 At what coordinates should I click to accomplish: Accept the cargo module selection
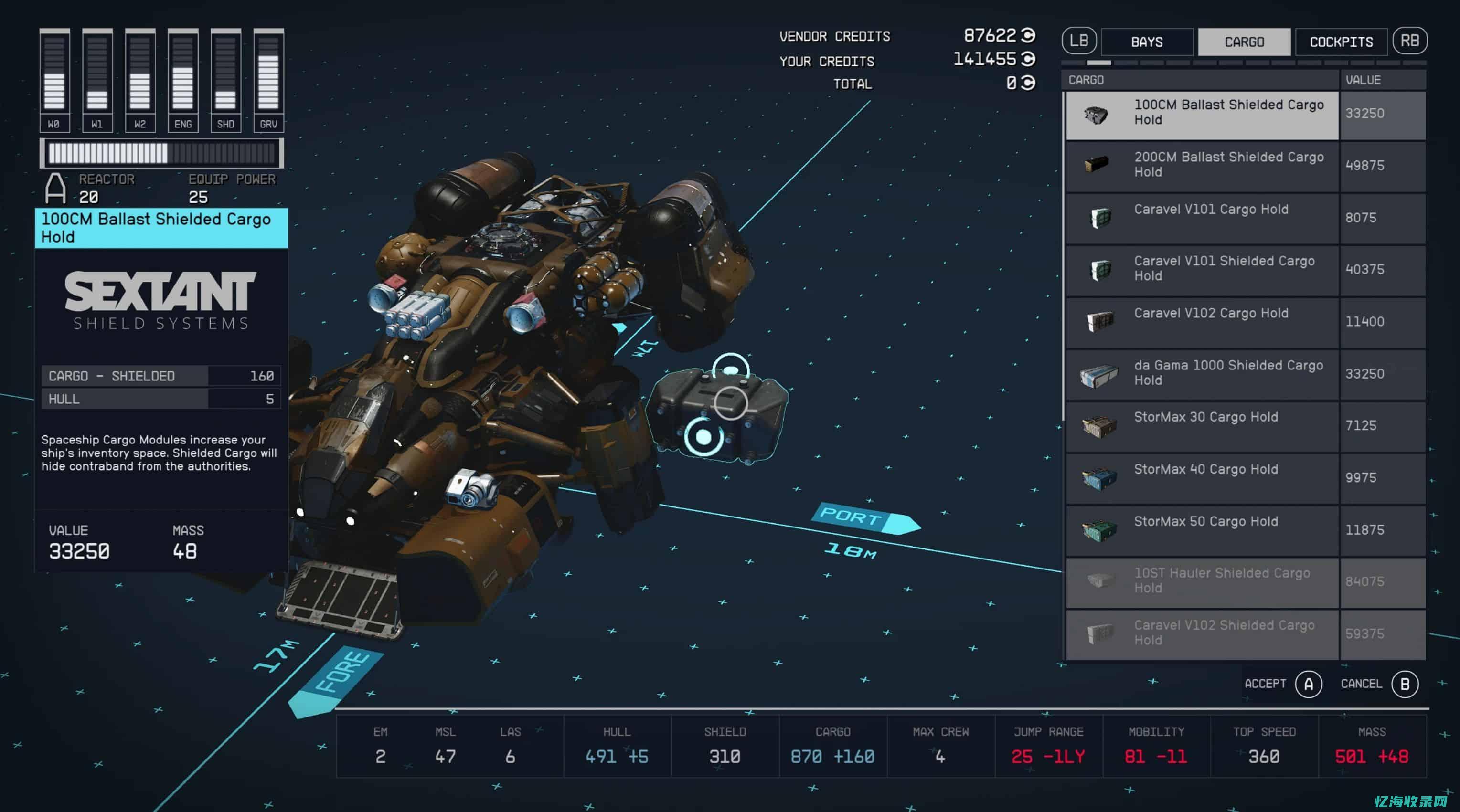click(x=1308, y=684)
